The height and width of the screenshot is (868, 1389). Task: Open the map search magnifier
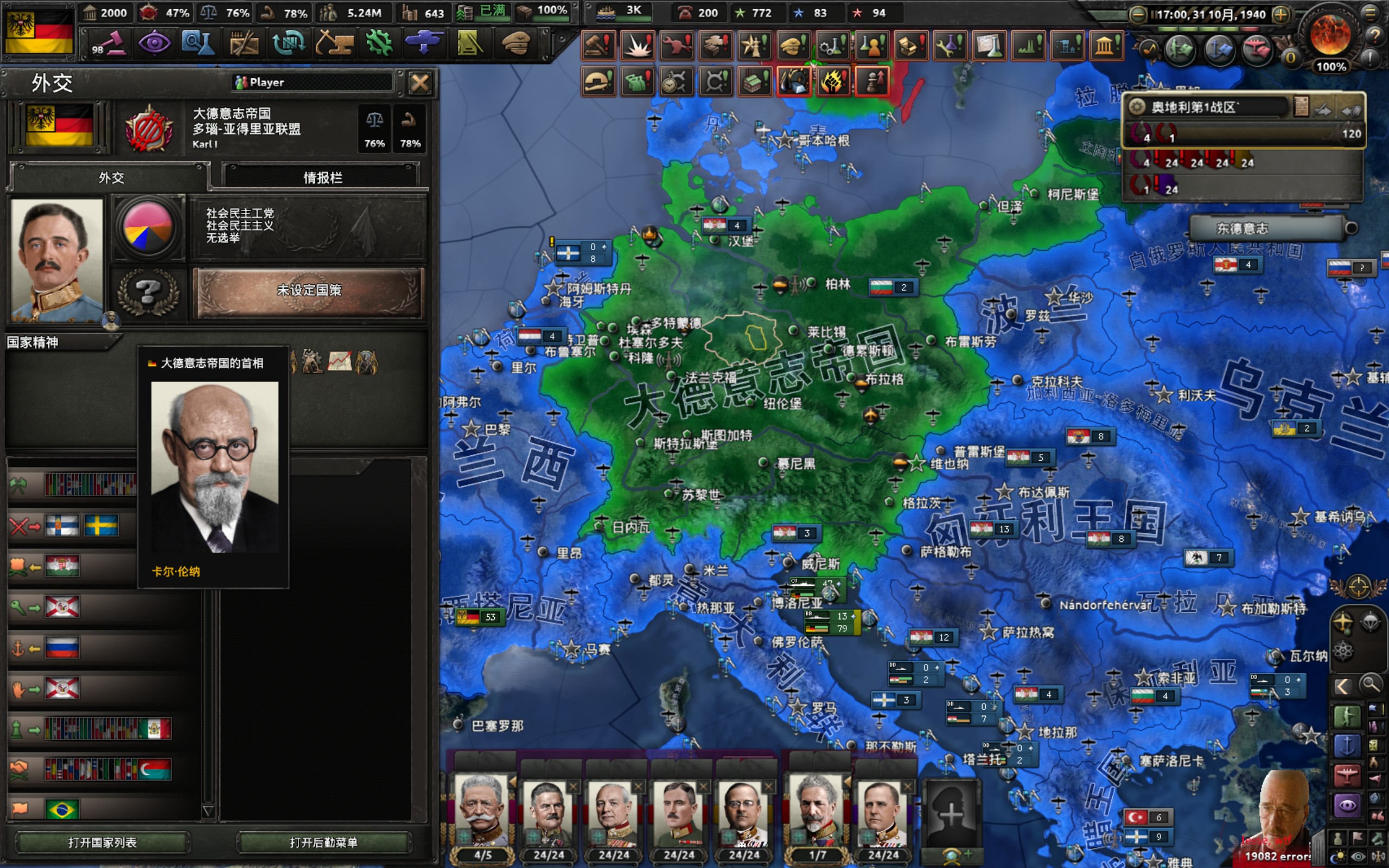click(1370, 684)
